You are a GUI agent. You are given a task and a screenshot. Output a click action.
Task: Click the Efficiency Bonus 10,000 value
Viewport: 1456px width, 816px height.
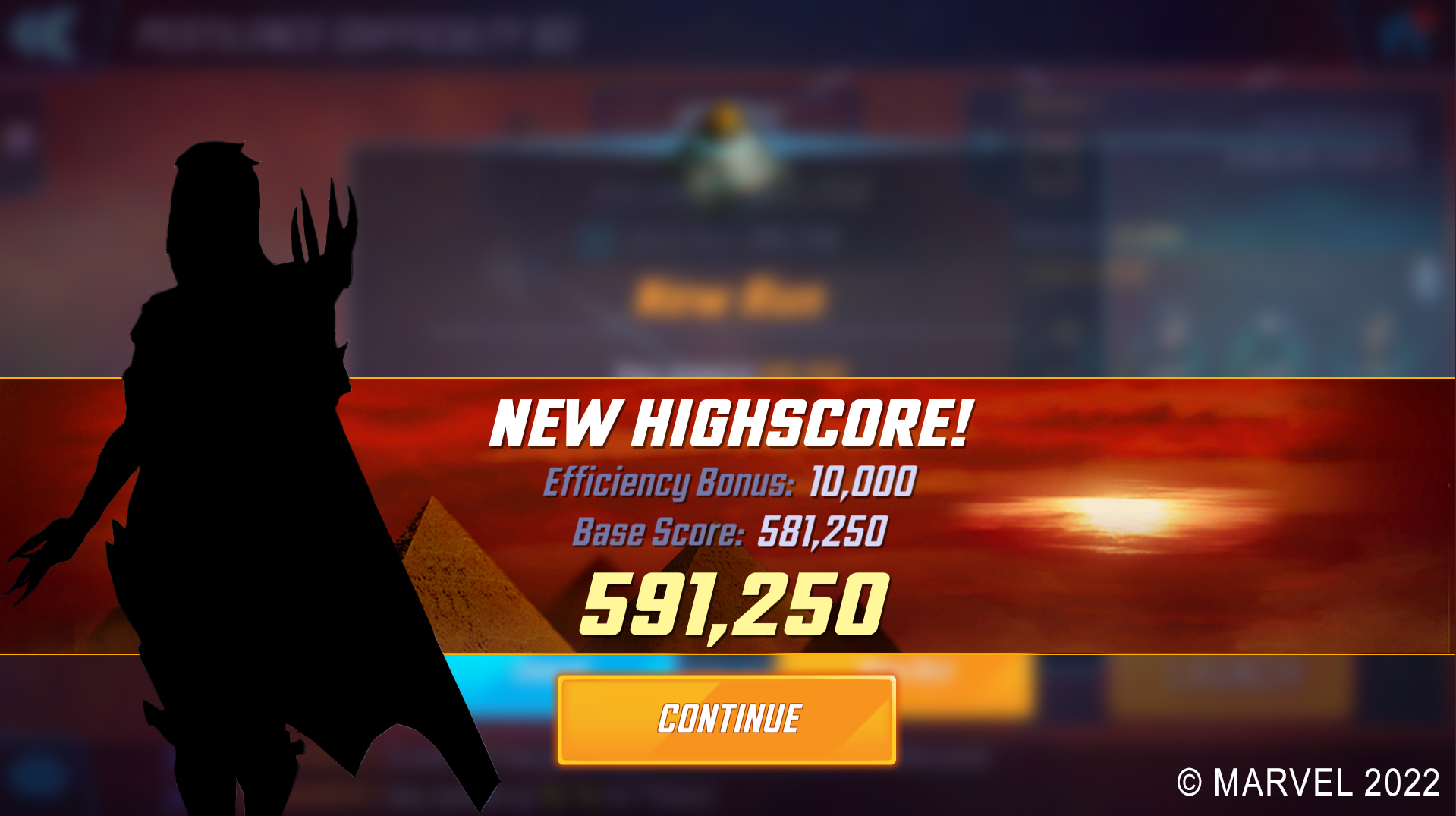tap(861, 480)
